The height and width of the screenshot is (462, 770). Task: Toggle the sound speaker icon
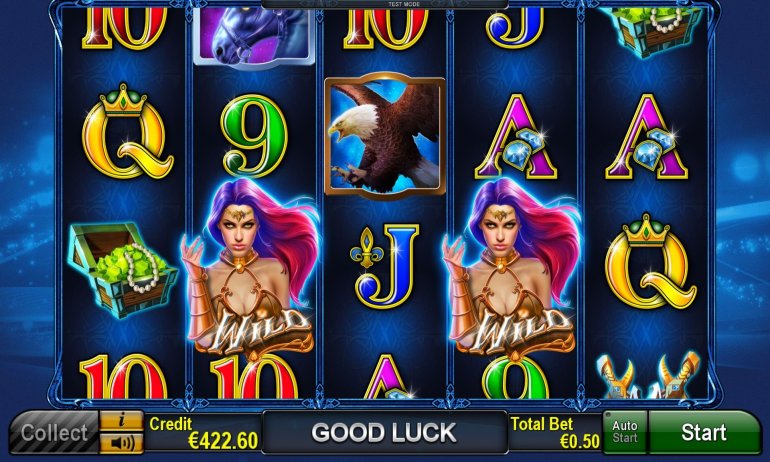(x=122, y=442)
